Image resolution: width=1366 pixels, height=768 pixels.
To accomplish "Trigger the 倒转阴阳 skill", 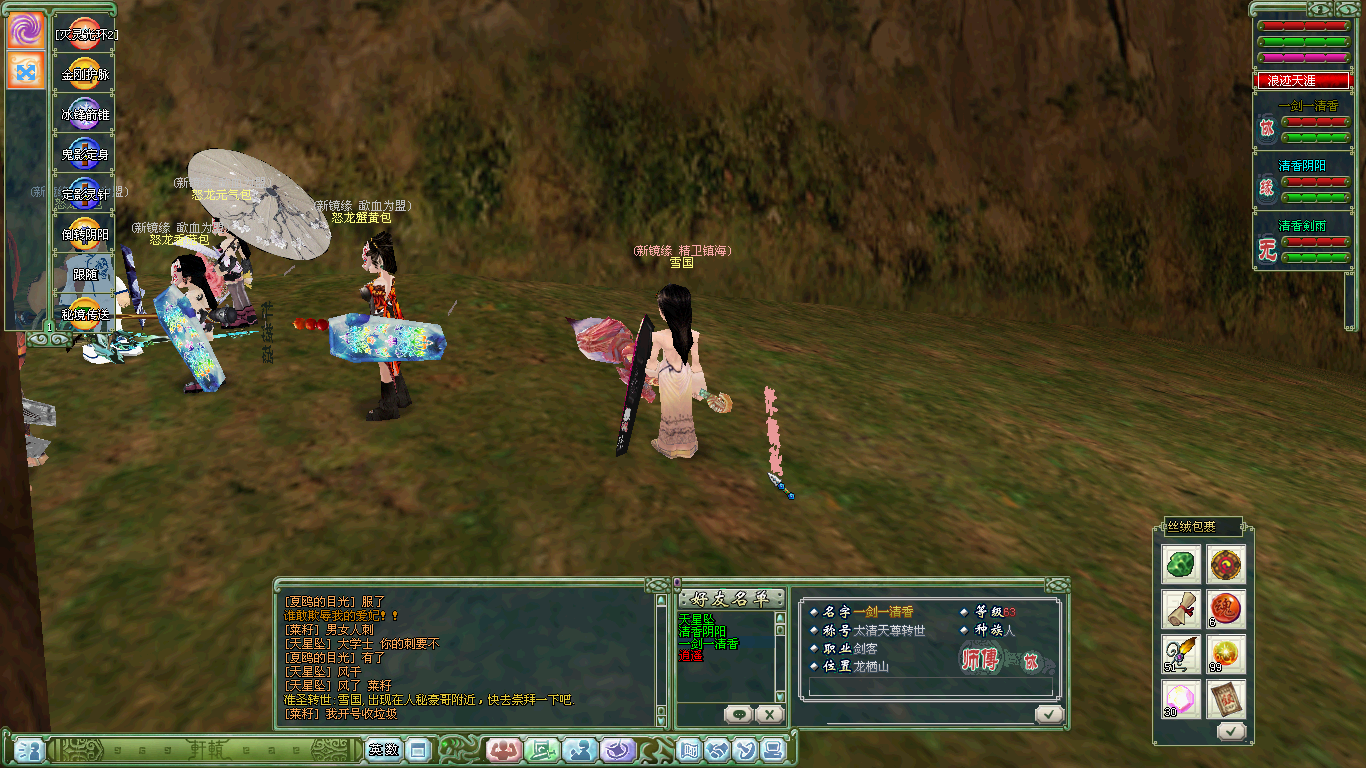I will point(85,234).
